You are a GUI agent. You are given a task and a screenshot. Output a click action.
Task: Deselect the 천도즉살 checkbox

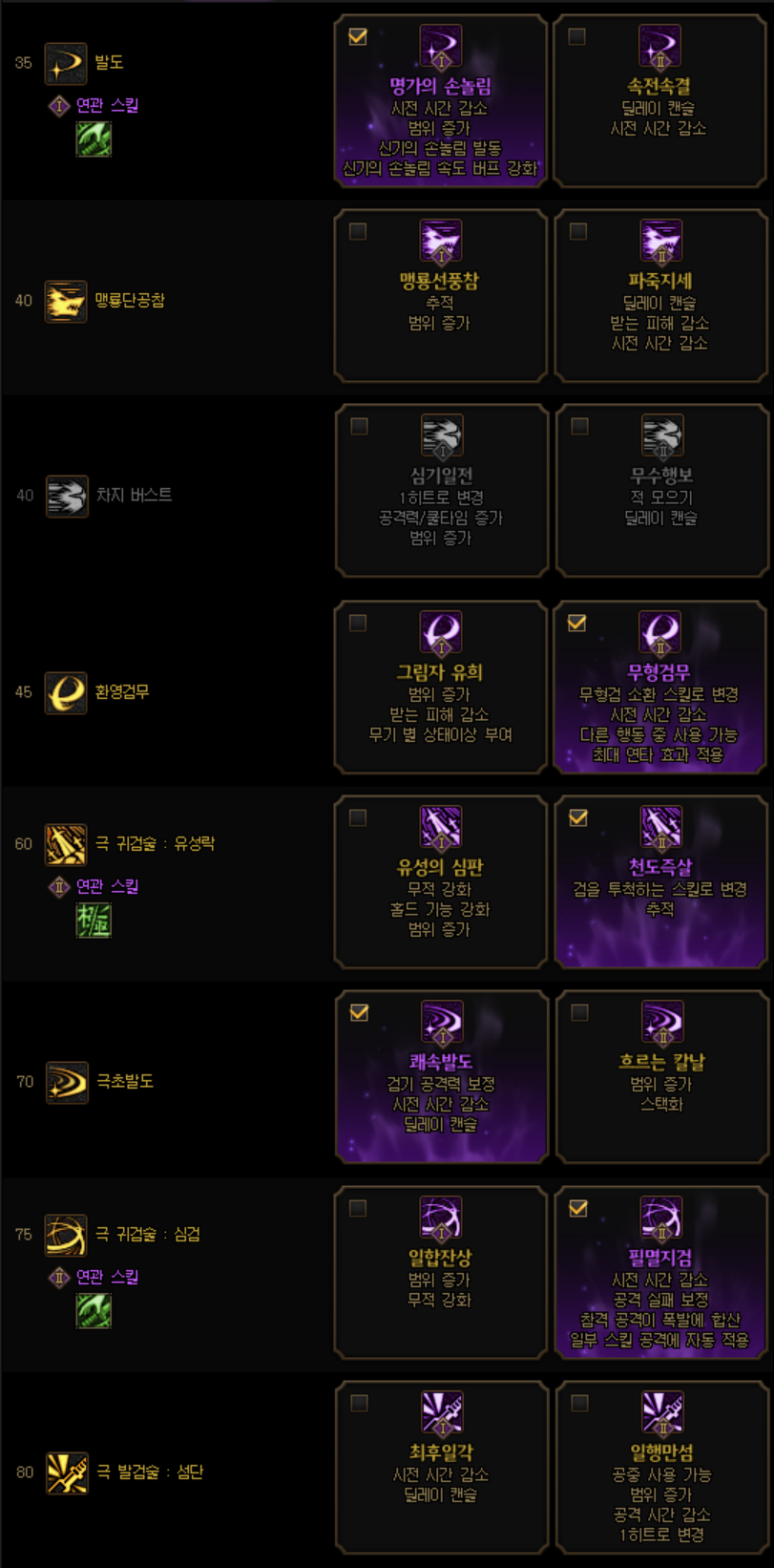[x=577, y=818]
